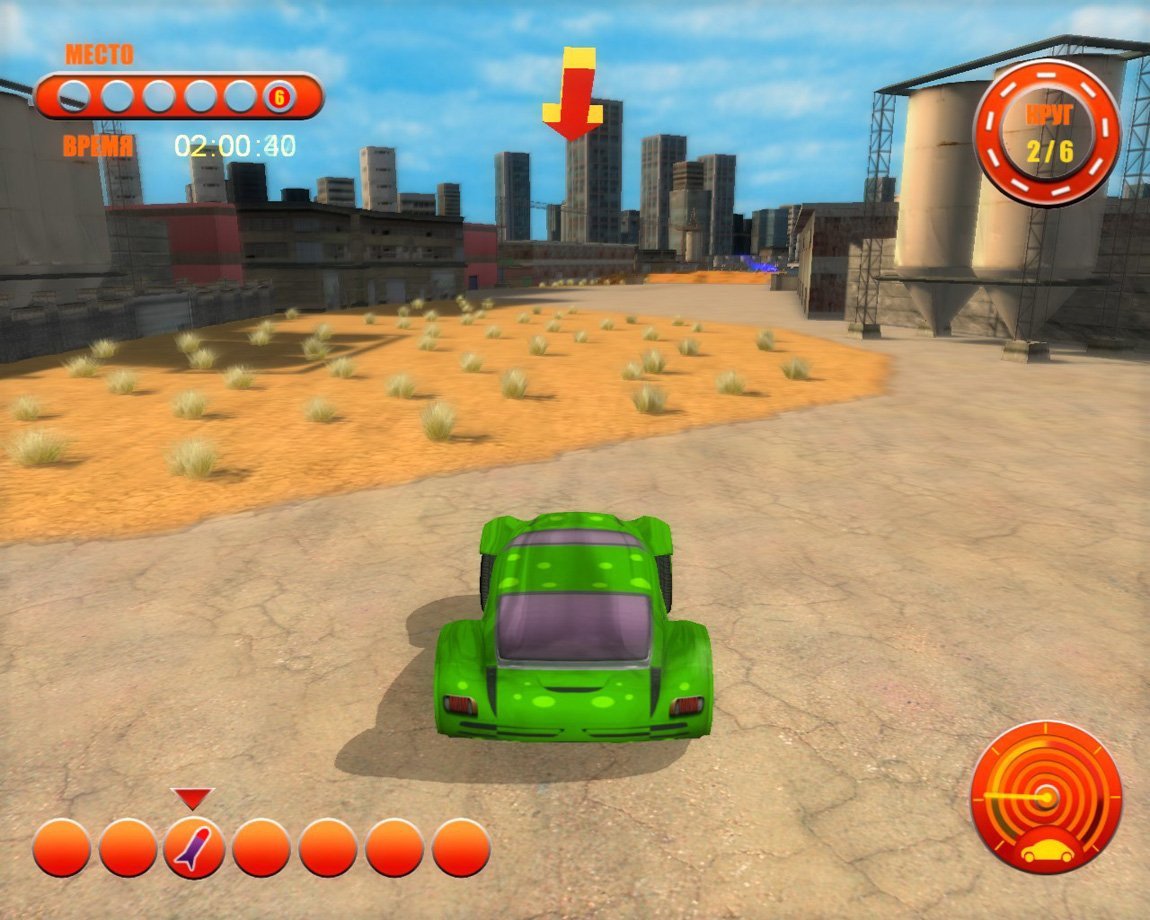Select the rocket weapon slot

194,848
